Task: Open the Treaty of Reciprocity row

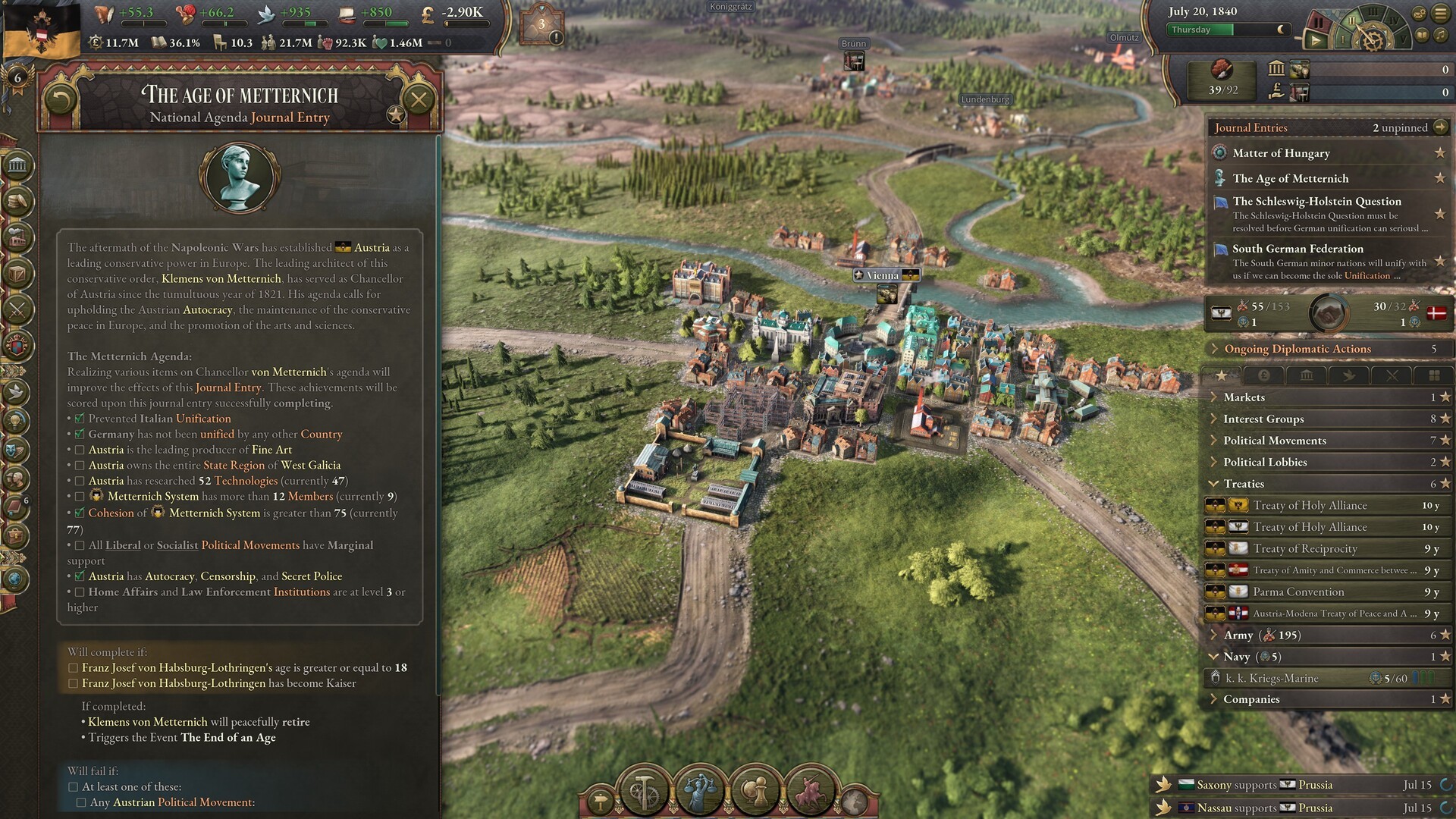Action: tap(1304, 548)
